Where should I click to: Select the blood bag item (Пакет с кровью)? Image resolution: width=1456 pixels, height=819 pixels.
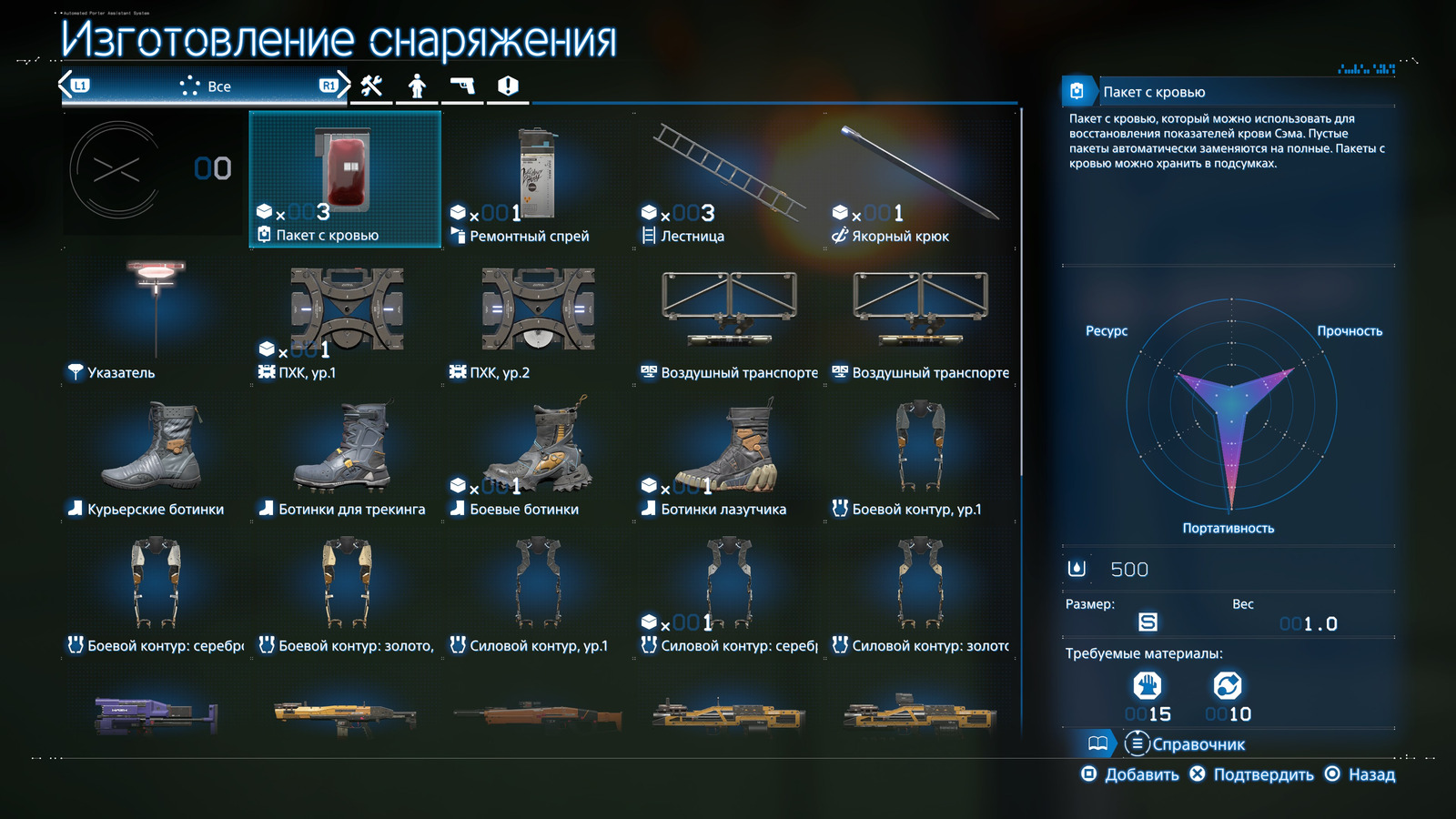(x=345, y=179)
